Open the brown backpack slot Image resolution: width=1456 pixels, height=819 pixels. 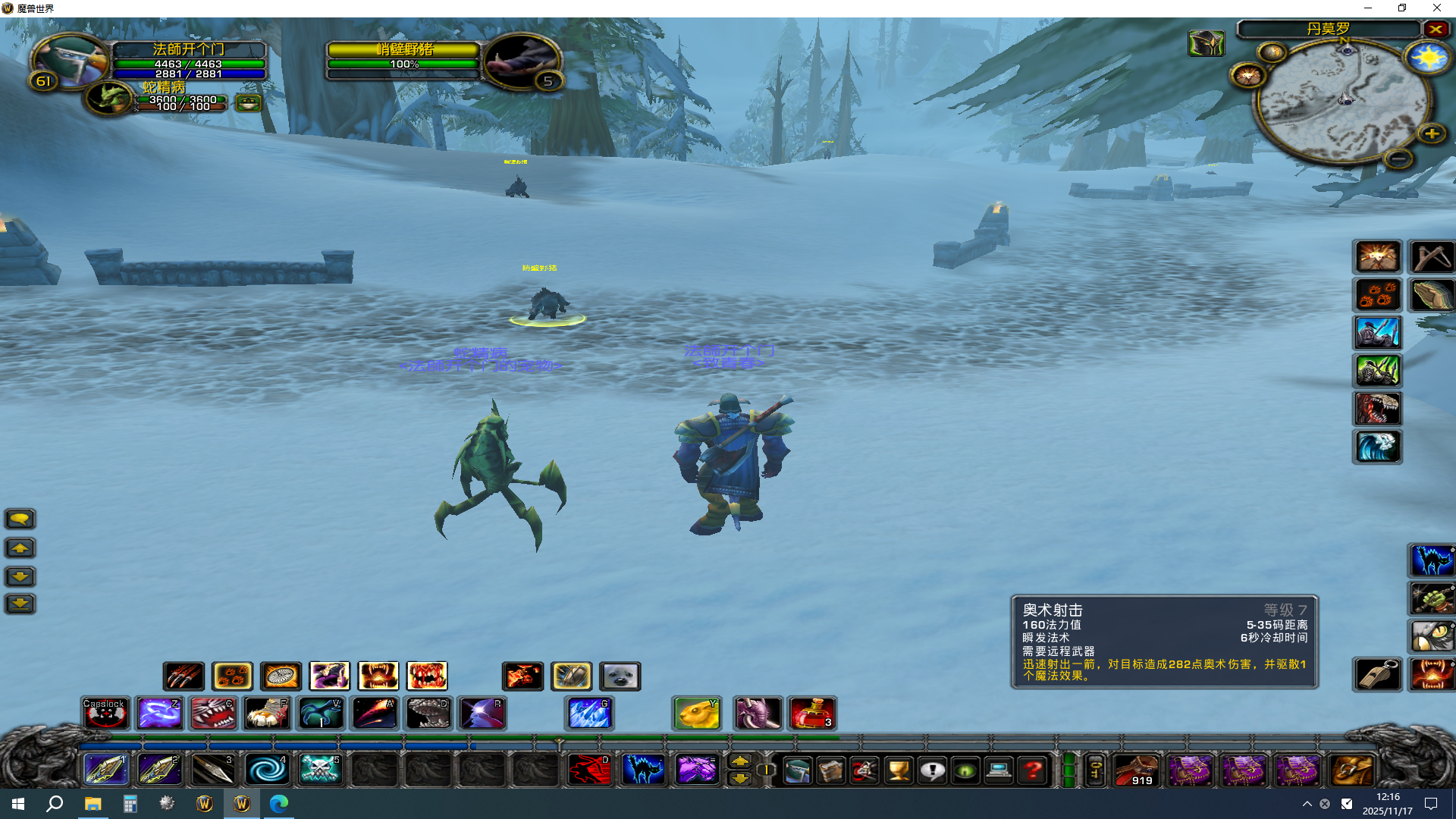click(x=1351, y=770)
